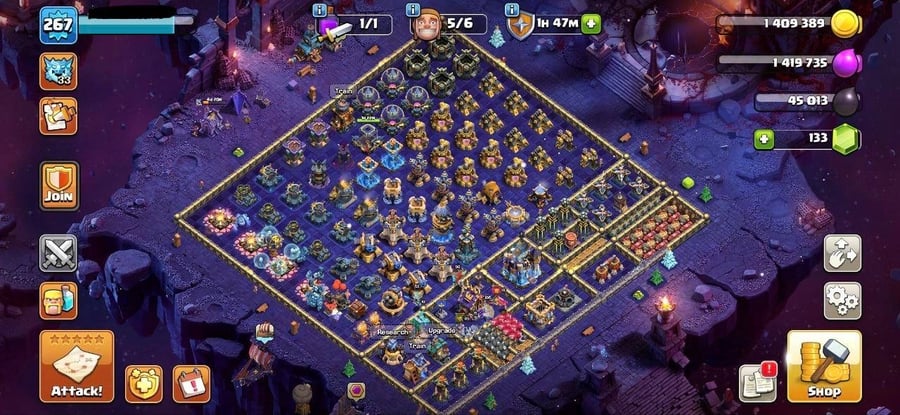Viewport: 900px width, 415px height.
Task: Open the barbarian and potion training menu
Action: (58, 300)
